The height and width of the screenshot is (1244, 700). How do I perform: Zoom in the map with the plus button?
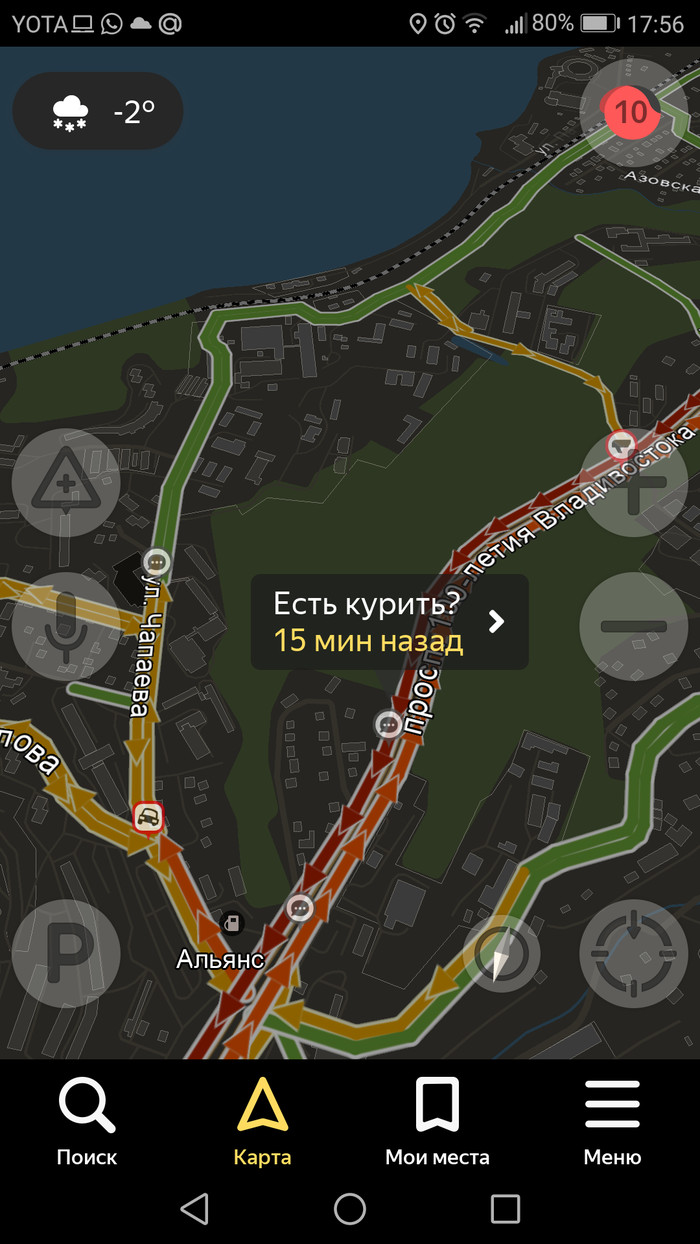coord(634,484)
